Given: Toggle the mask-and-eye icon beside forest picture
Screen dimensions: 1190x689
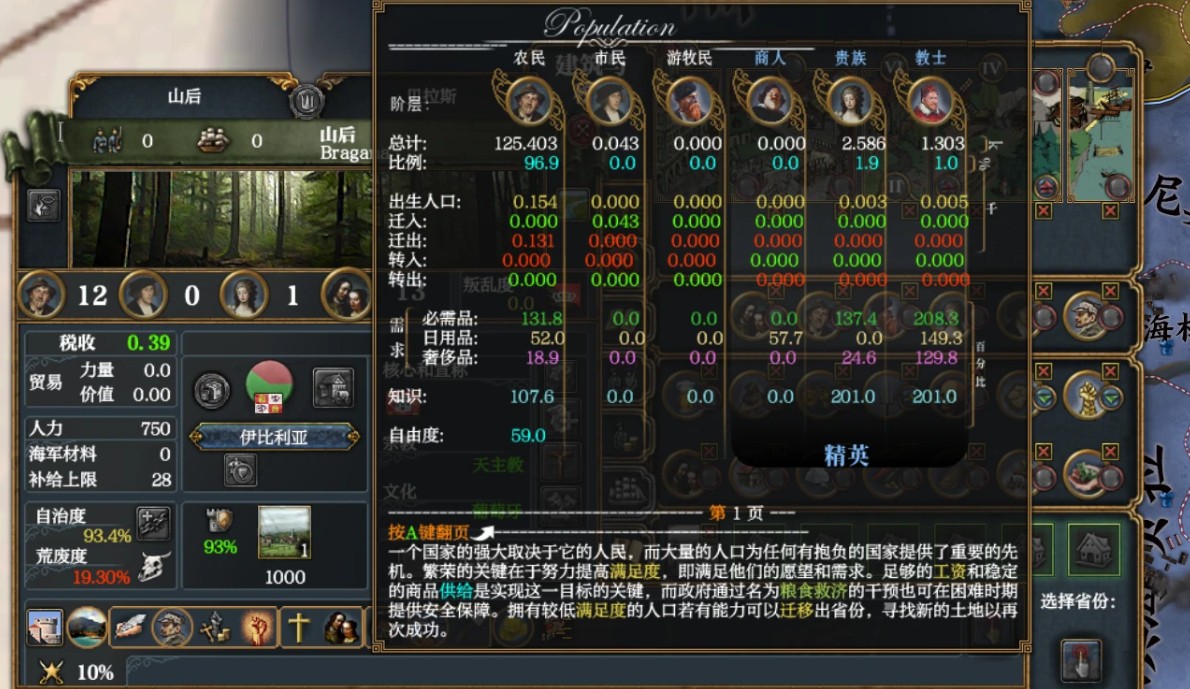Looking at the screenshot, I should point(44,205).
